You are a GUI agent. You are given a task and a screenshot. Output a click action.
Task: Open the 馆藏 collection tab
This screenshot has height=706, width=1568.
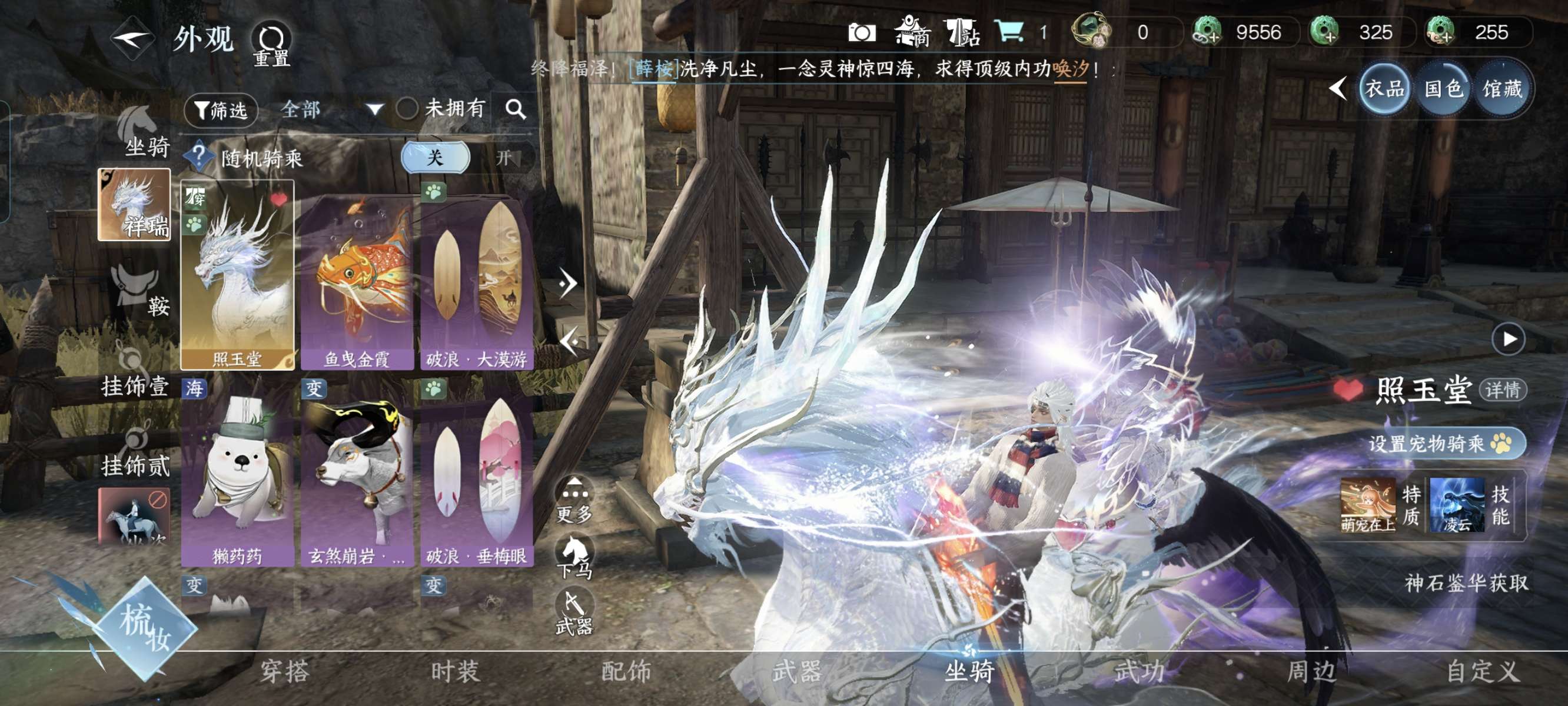1501,90
